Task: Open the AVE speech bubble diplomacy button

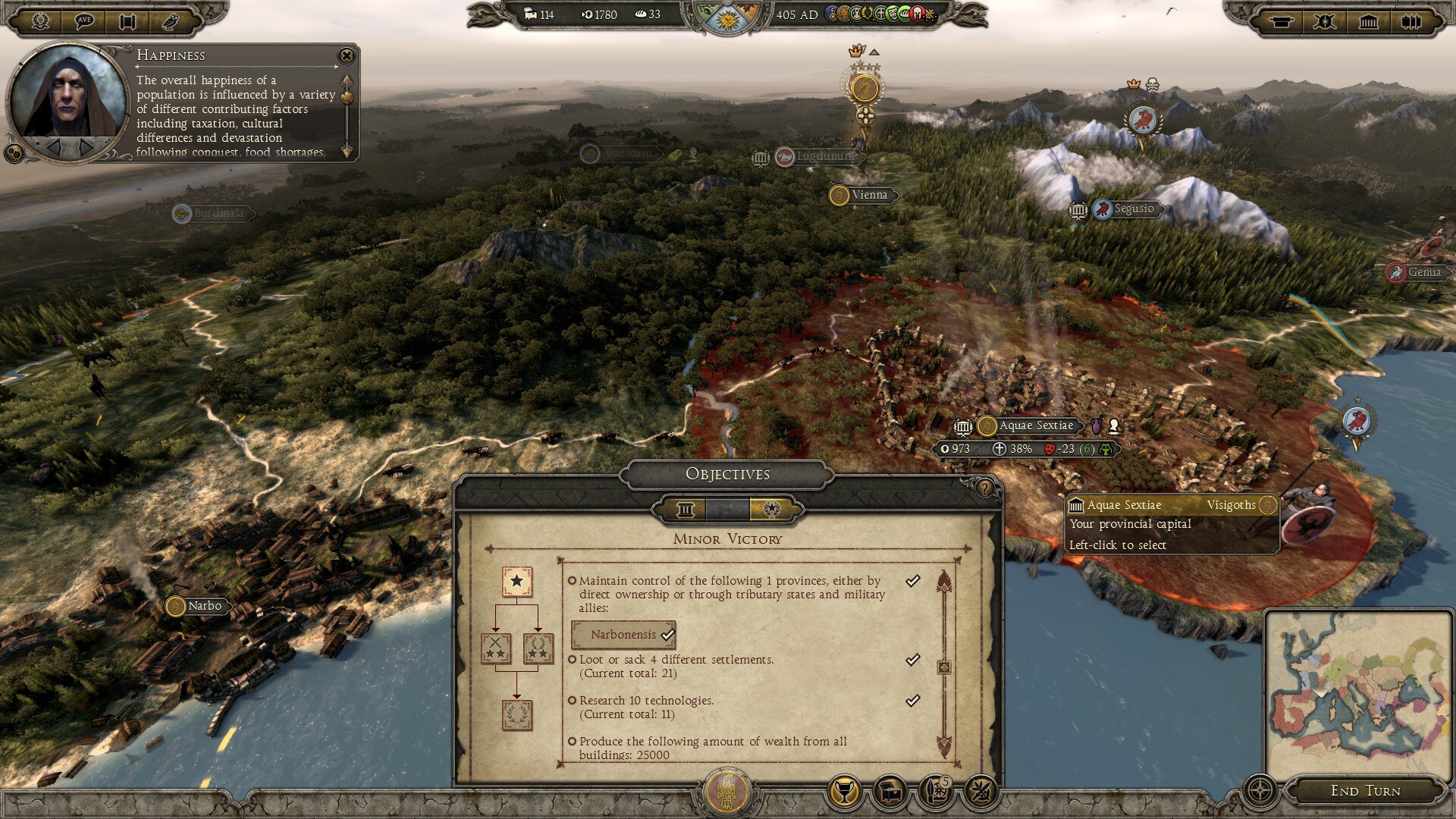Action: [x=84, y=20]
